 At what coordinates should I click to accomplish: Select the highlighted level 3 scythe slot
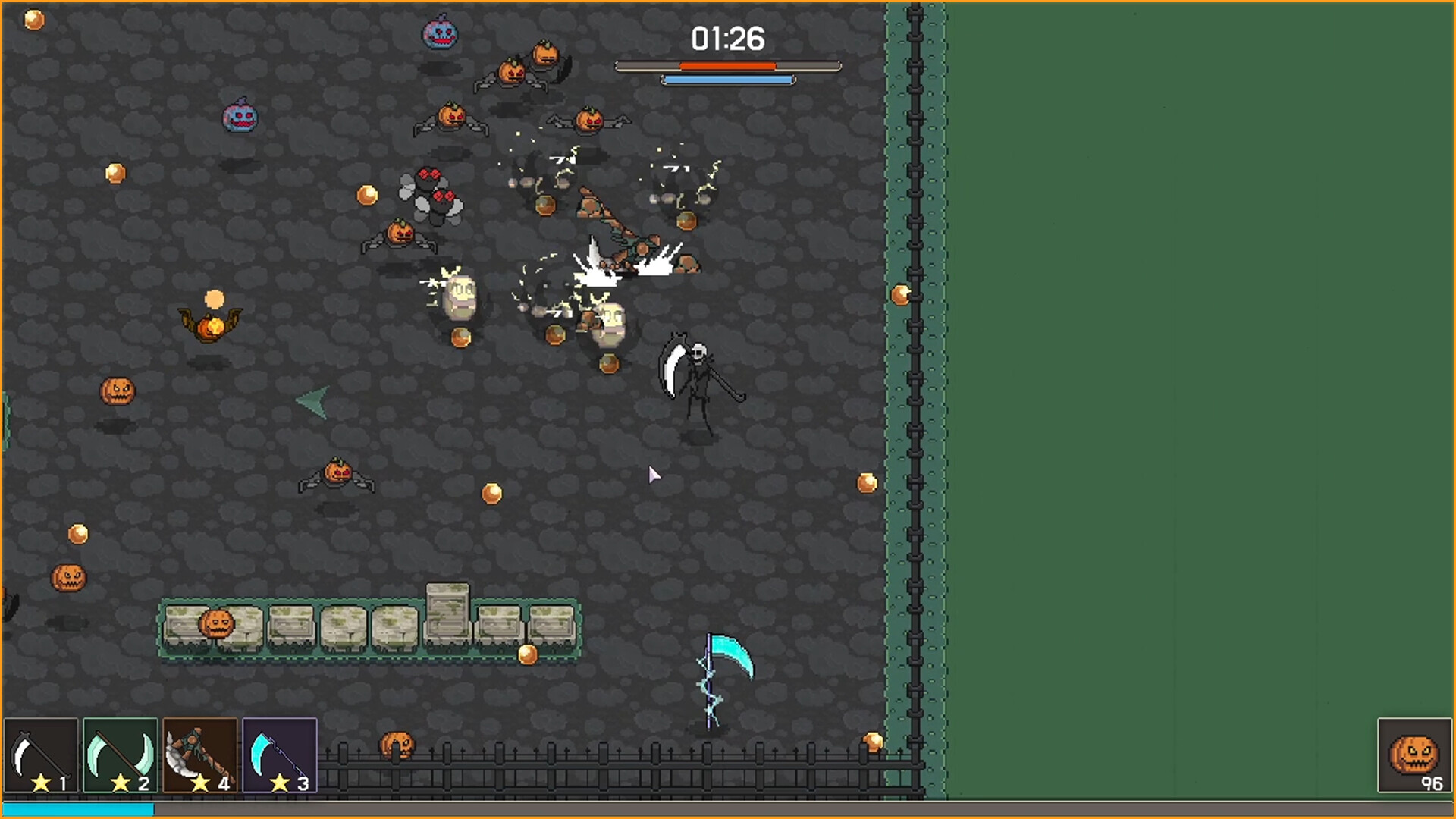[278, 755]
